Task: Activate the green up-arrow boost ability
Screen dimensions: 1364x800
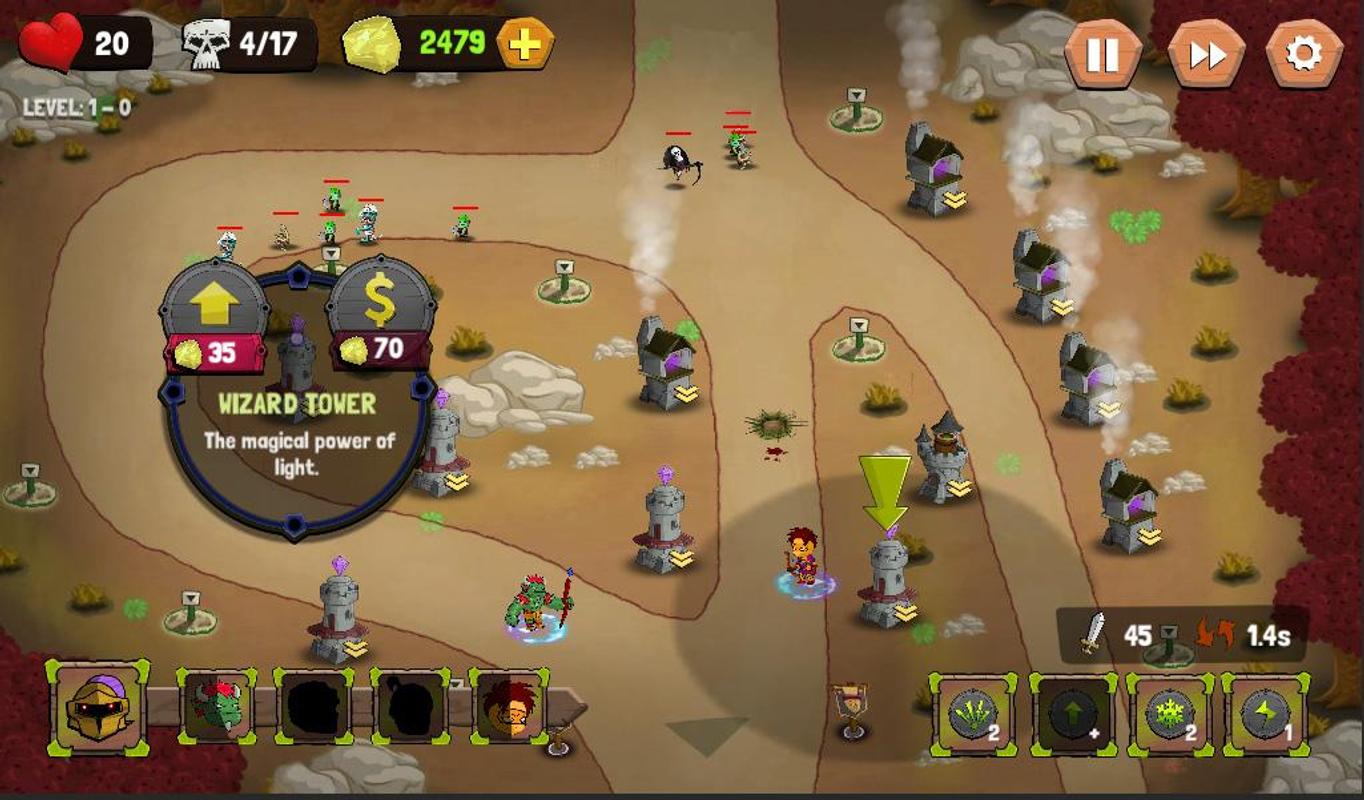Action: 1072,714
